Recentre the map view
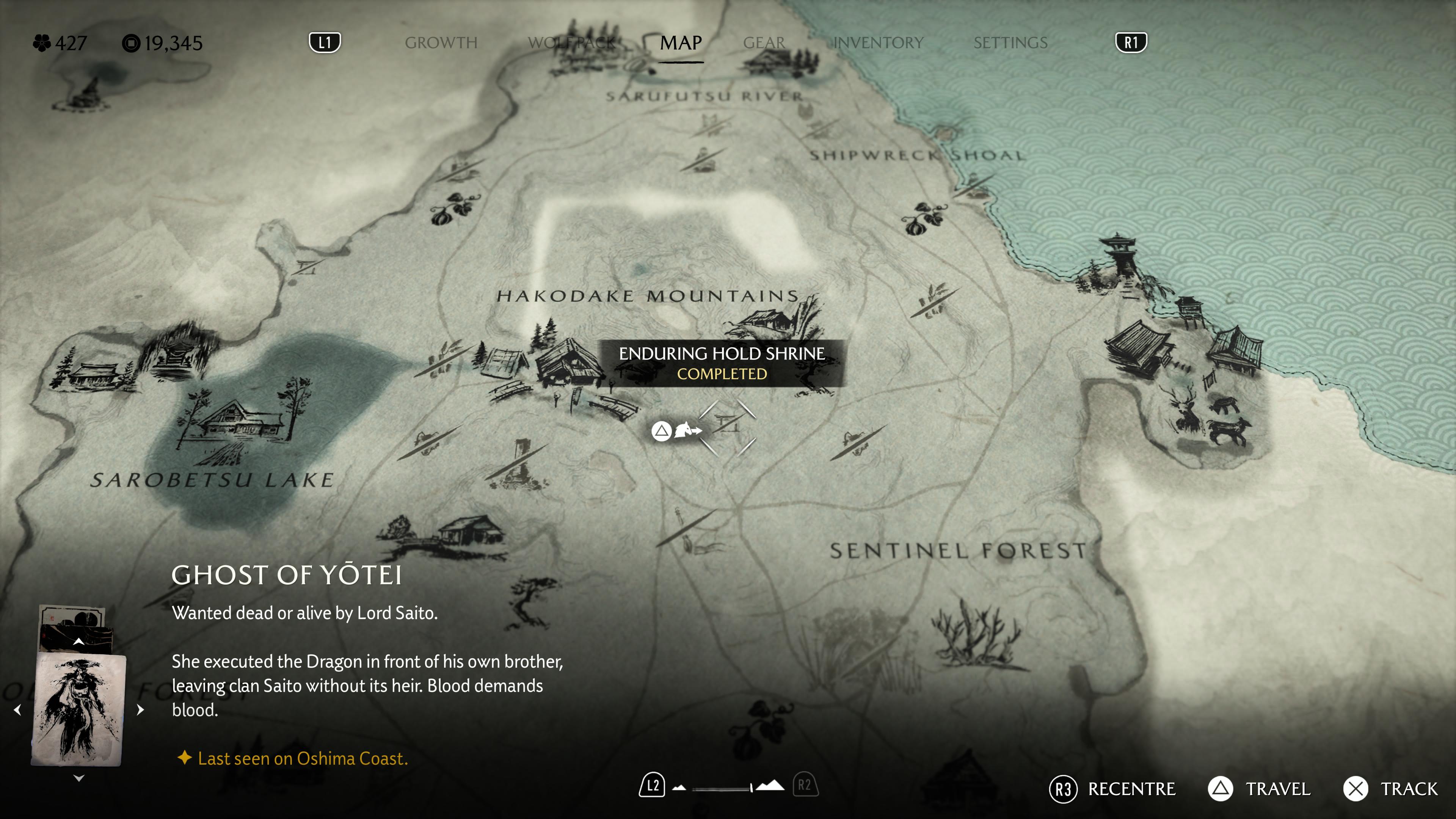Image resolution: width=1456 pixels, height=819 pixels. pyautogui.click(x=1112, y=789)
